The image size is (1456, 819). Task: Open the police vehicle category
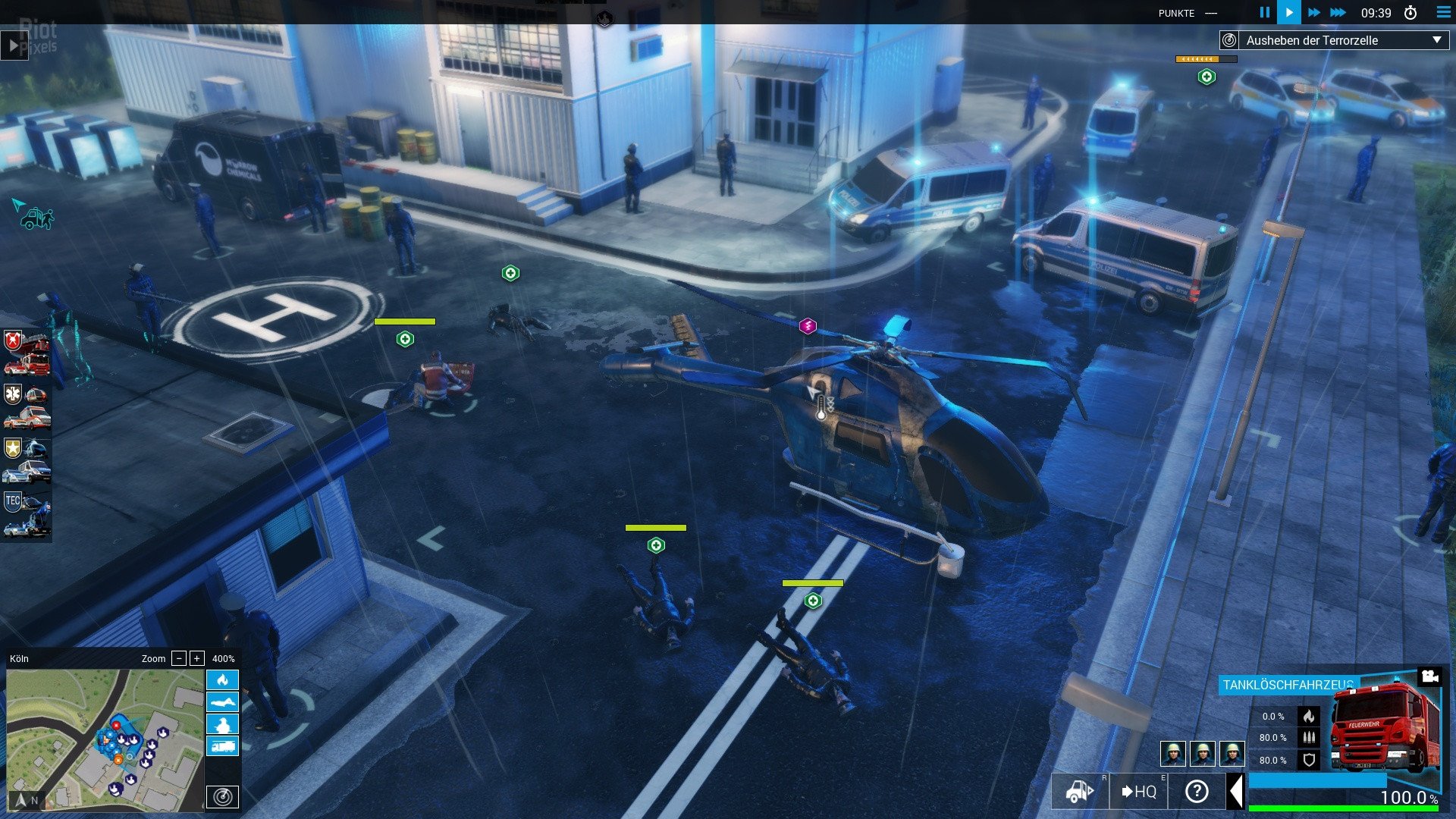(27, 460)
